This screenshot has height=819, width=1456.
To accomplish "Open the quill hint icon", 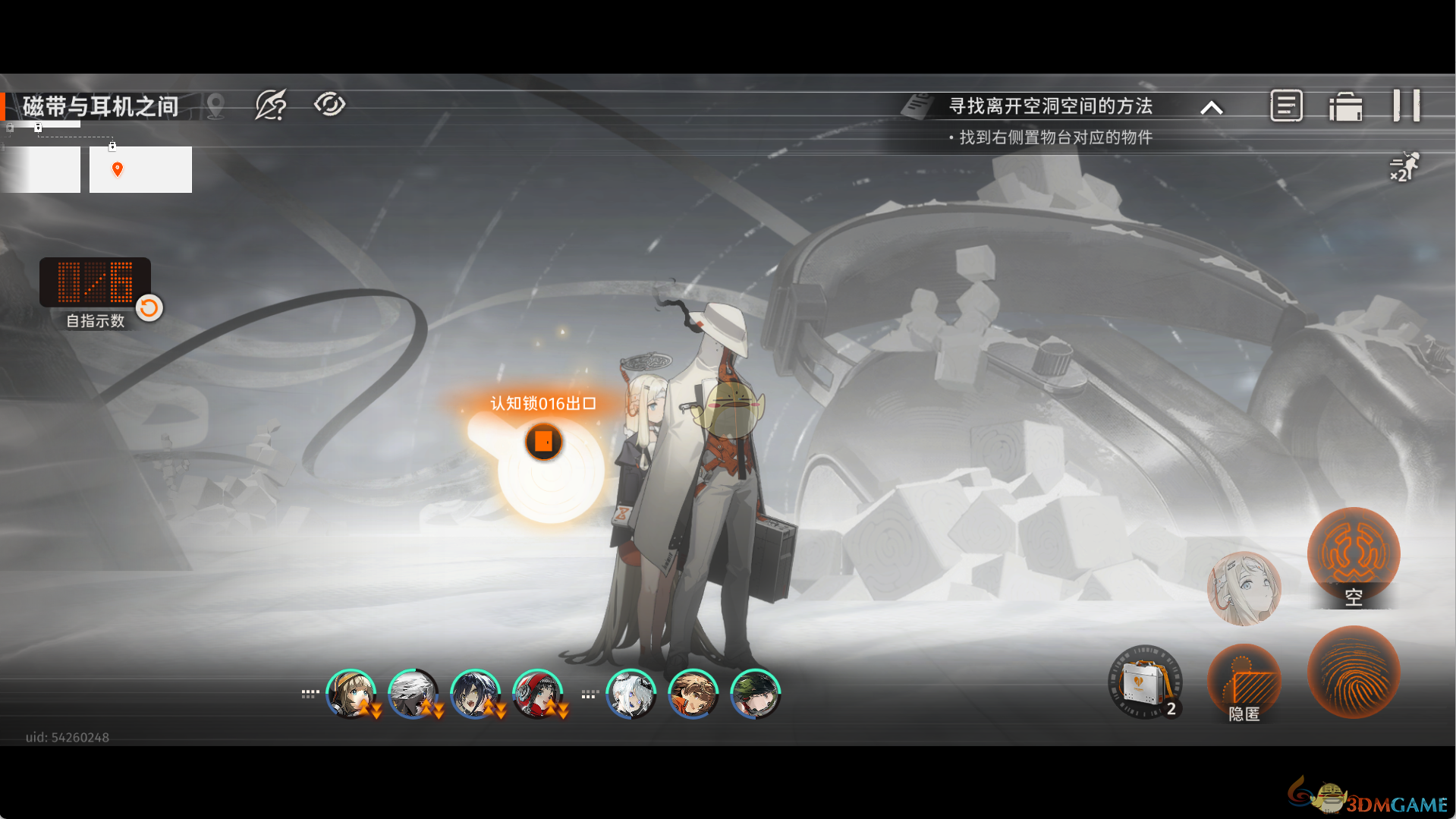I will tap(271, 105).
